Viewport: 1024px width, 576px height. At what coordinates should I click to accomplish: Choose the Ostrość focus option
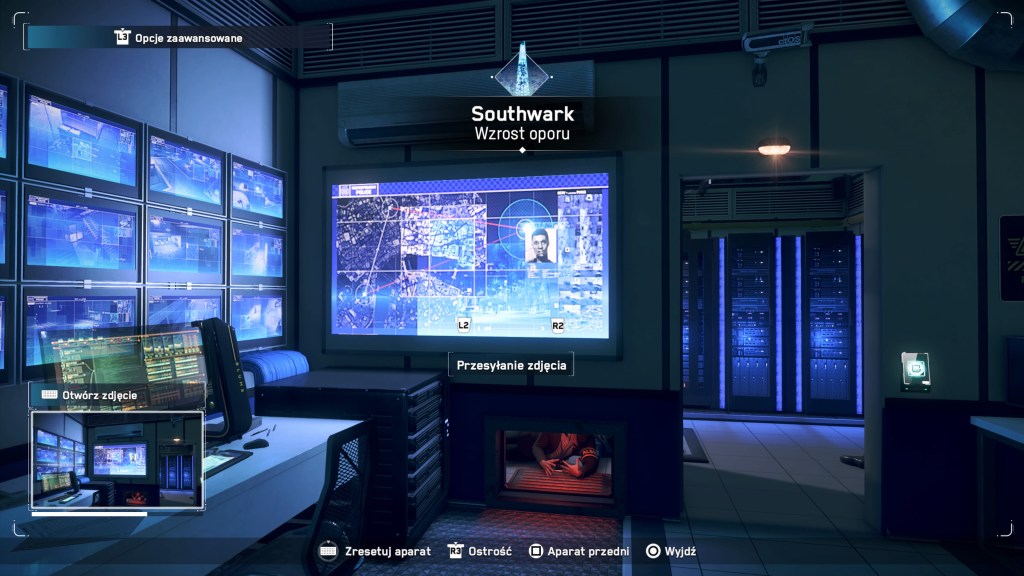(482, 551)
